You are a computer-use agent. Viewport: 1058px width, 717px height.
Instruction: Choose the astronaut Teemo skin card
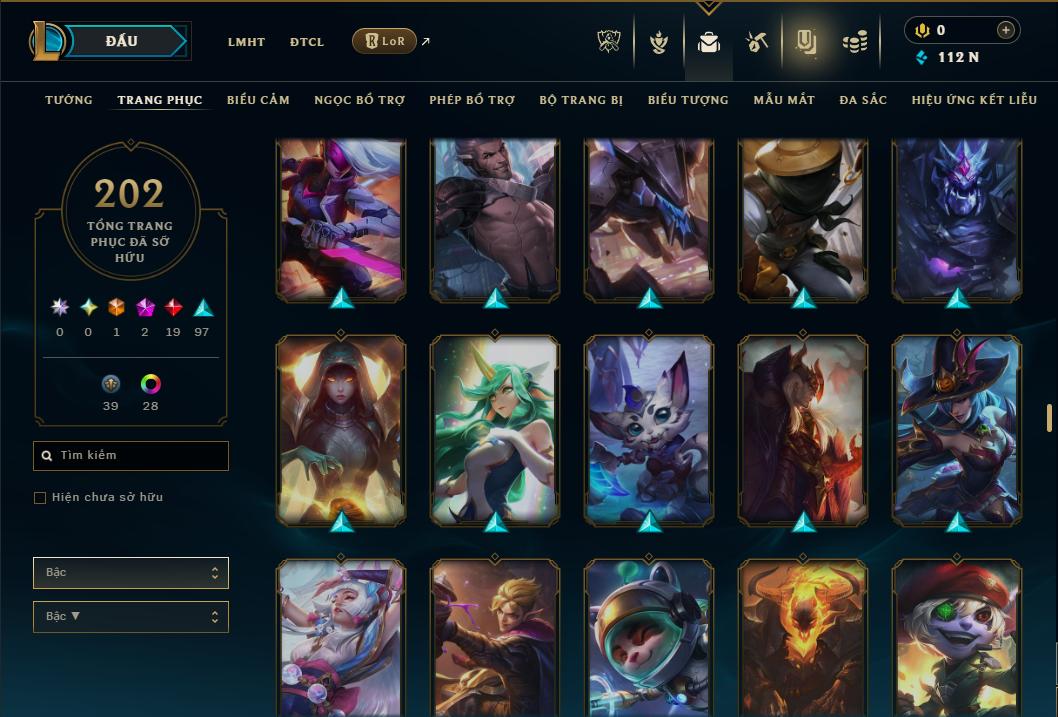point(649,638)
